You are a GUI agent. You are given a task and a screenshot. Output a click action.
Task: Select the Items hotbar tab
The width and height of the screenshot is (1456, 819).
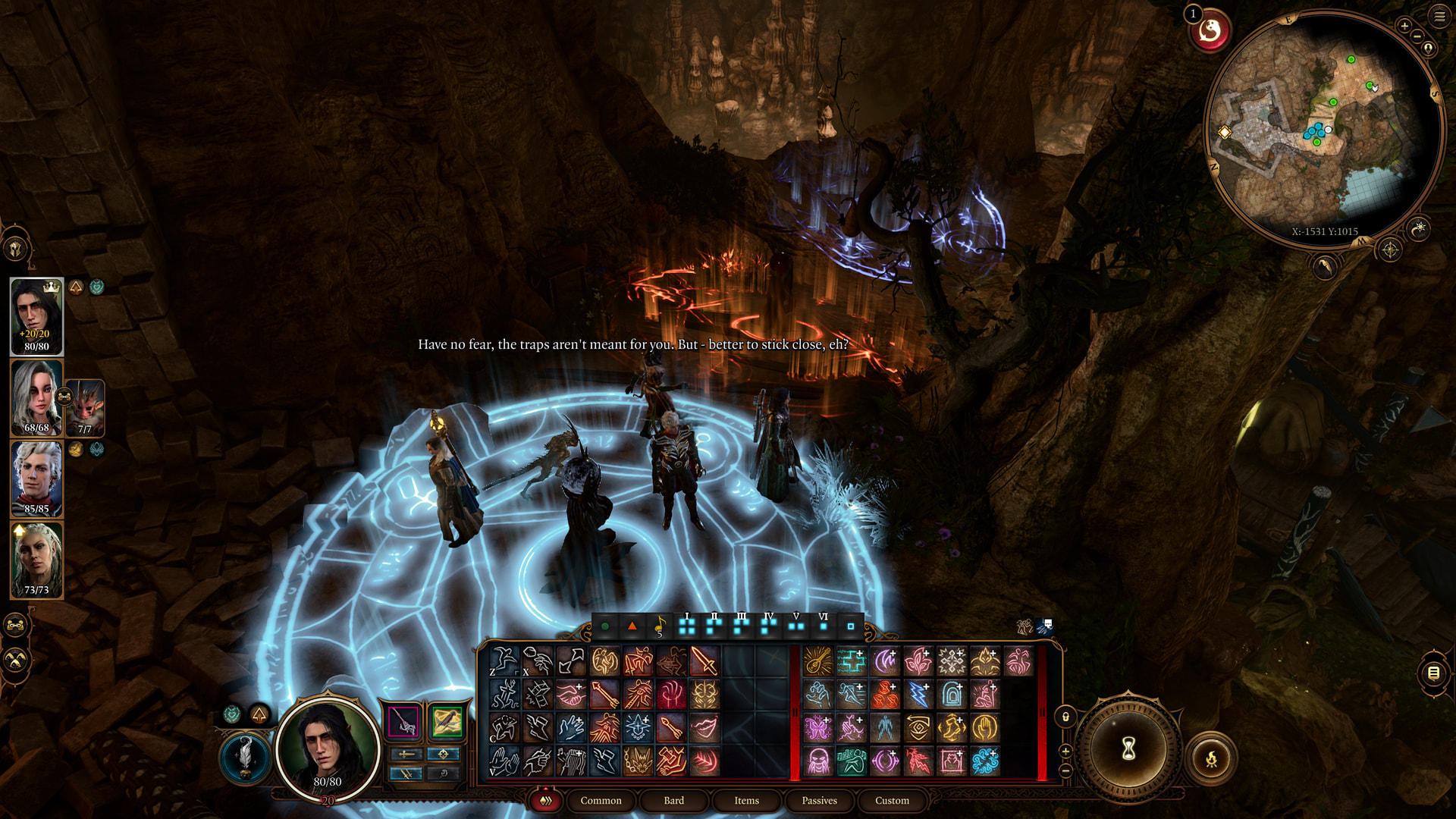(x=746, y=801)
